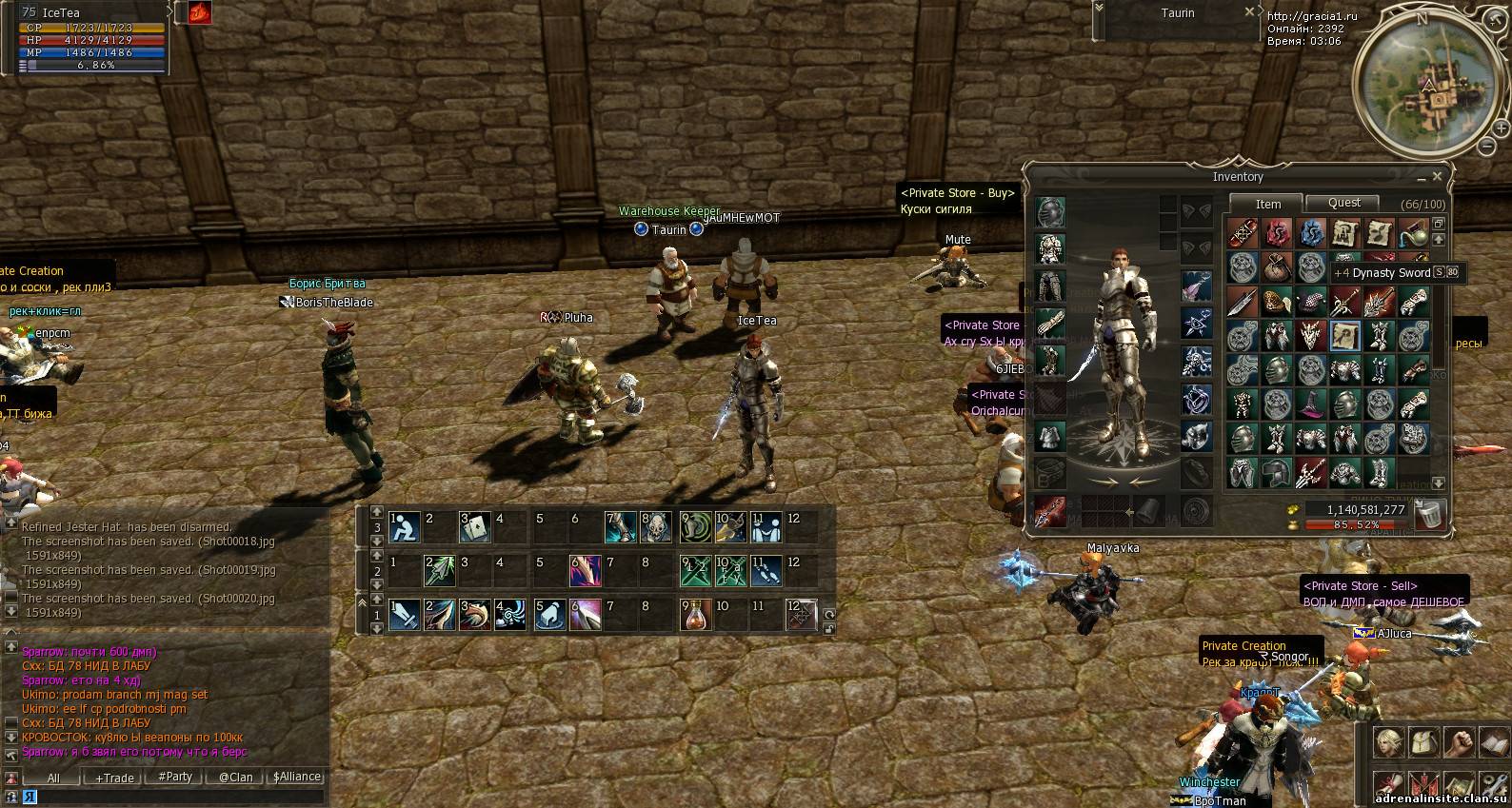Switch to the Quest inventory tab
This screenshot has height=808, width=1512.
click(x=1343, y=203)
